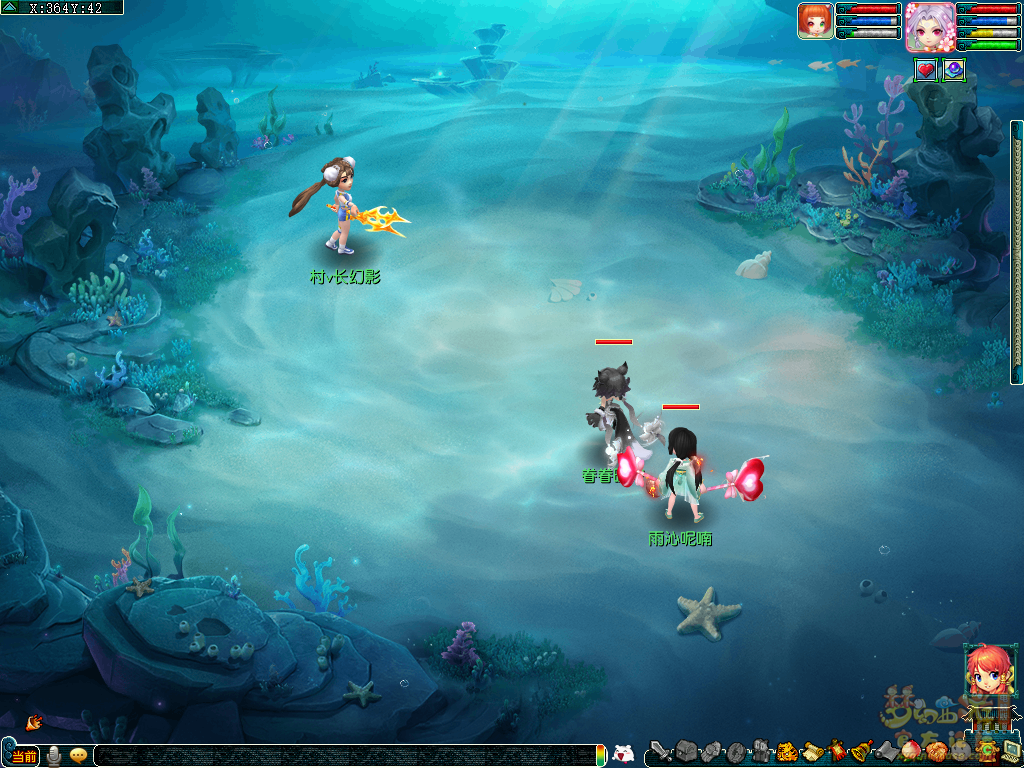
Task: Click the small orange horn icon
Action: point(33,721)
